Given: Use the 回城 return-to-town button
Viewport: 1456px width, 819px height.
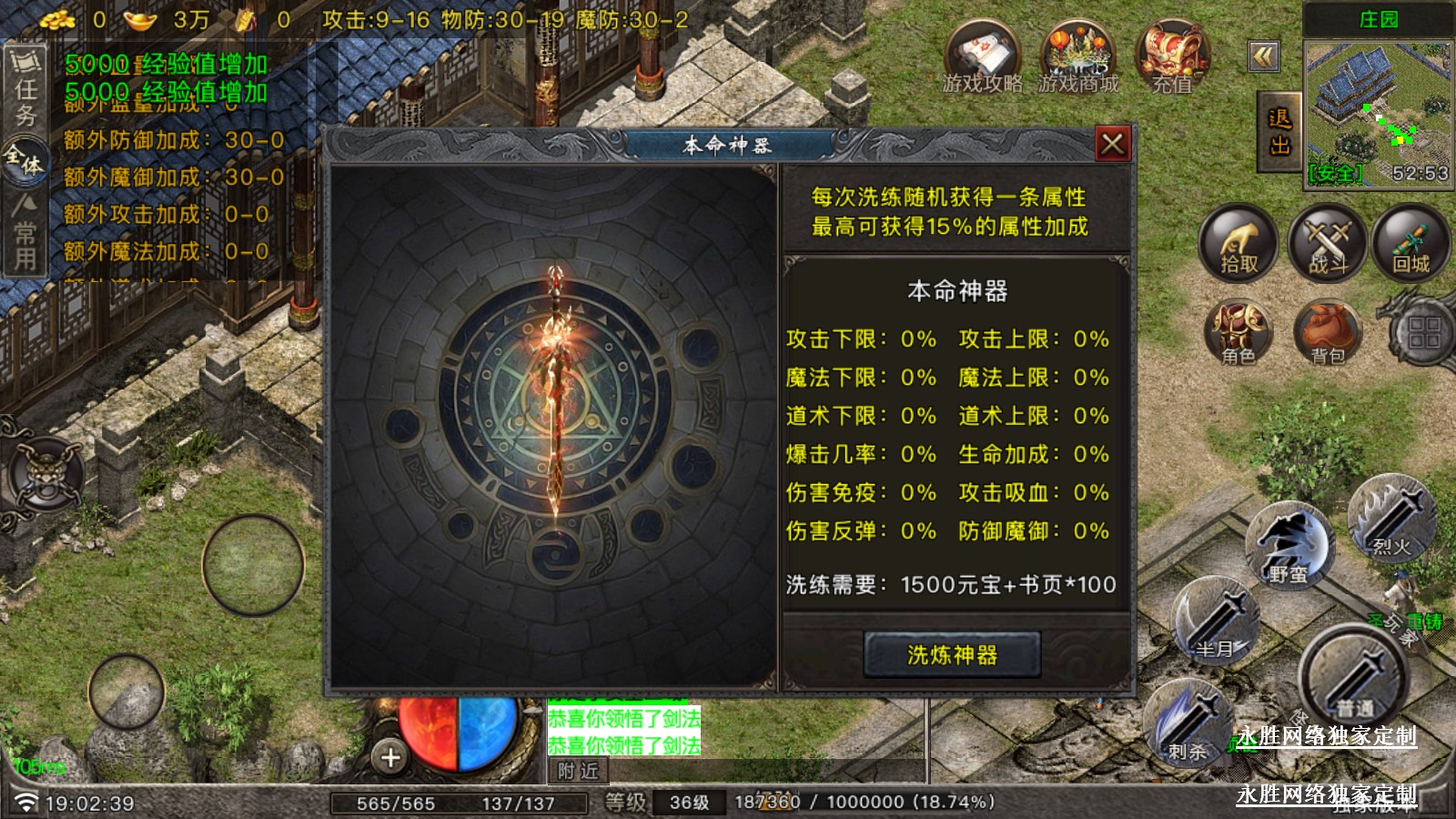Looking at the screenshot, I should [1411, 243].
